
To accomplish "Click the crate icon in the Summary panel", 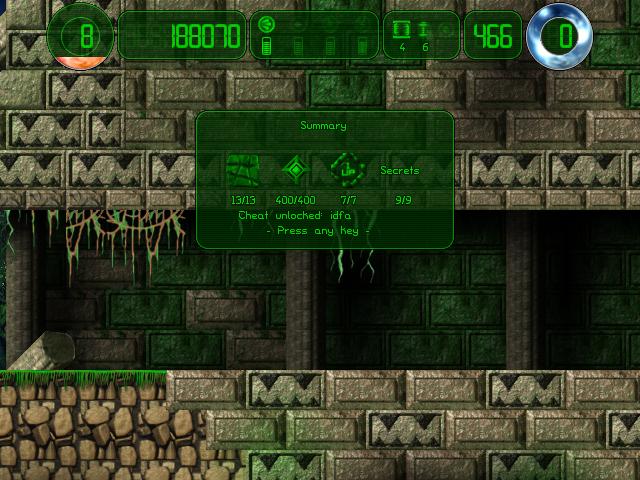I will click(x=243, y=170).
